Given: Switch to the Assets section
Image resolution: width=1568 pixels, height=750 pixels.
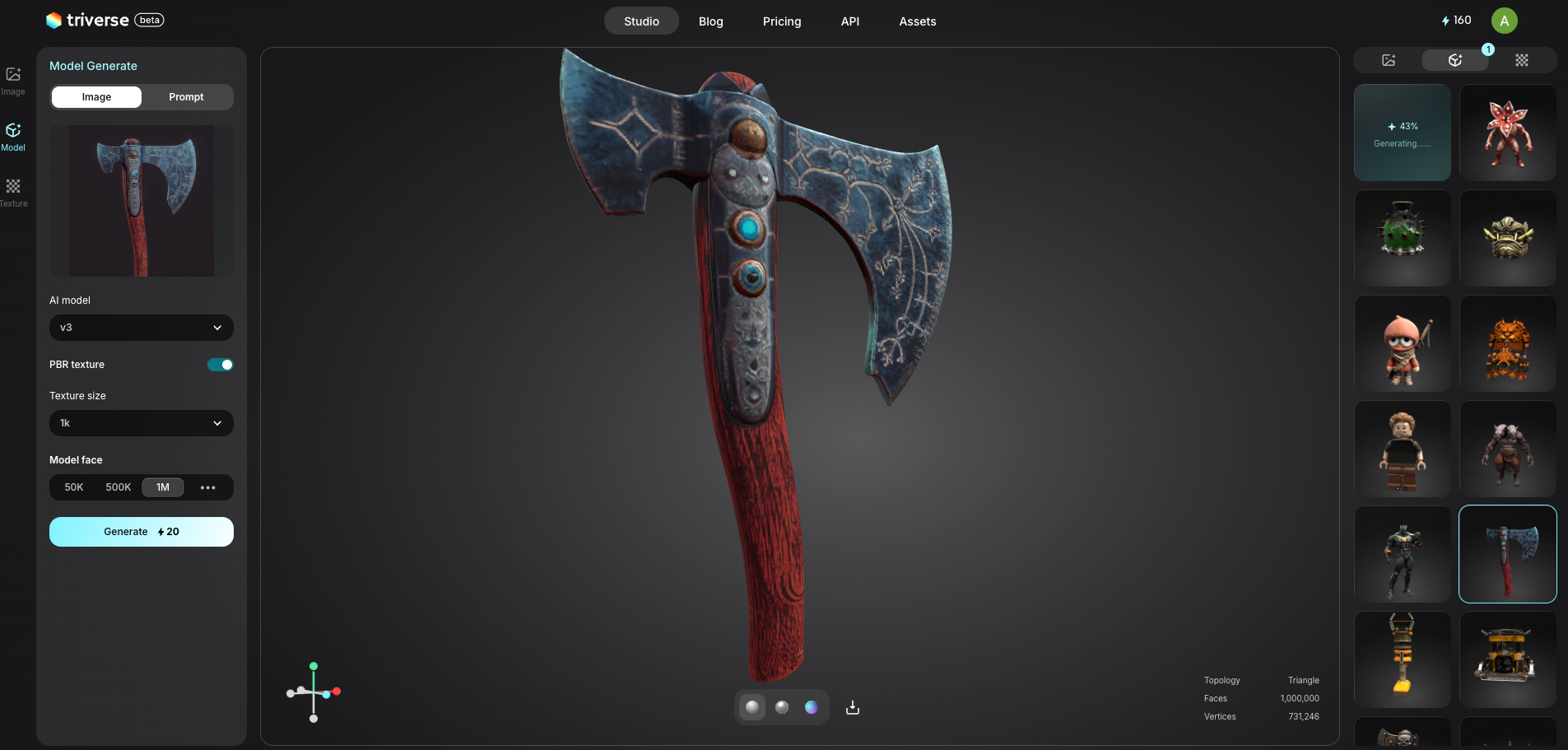Looking at the screenshot, I should pos(917,21).
